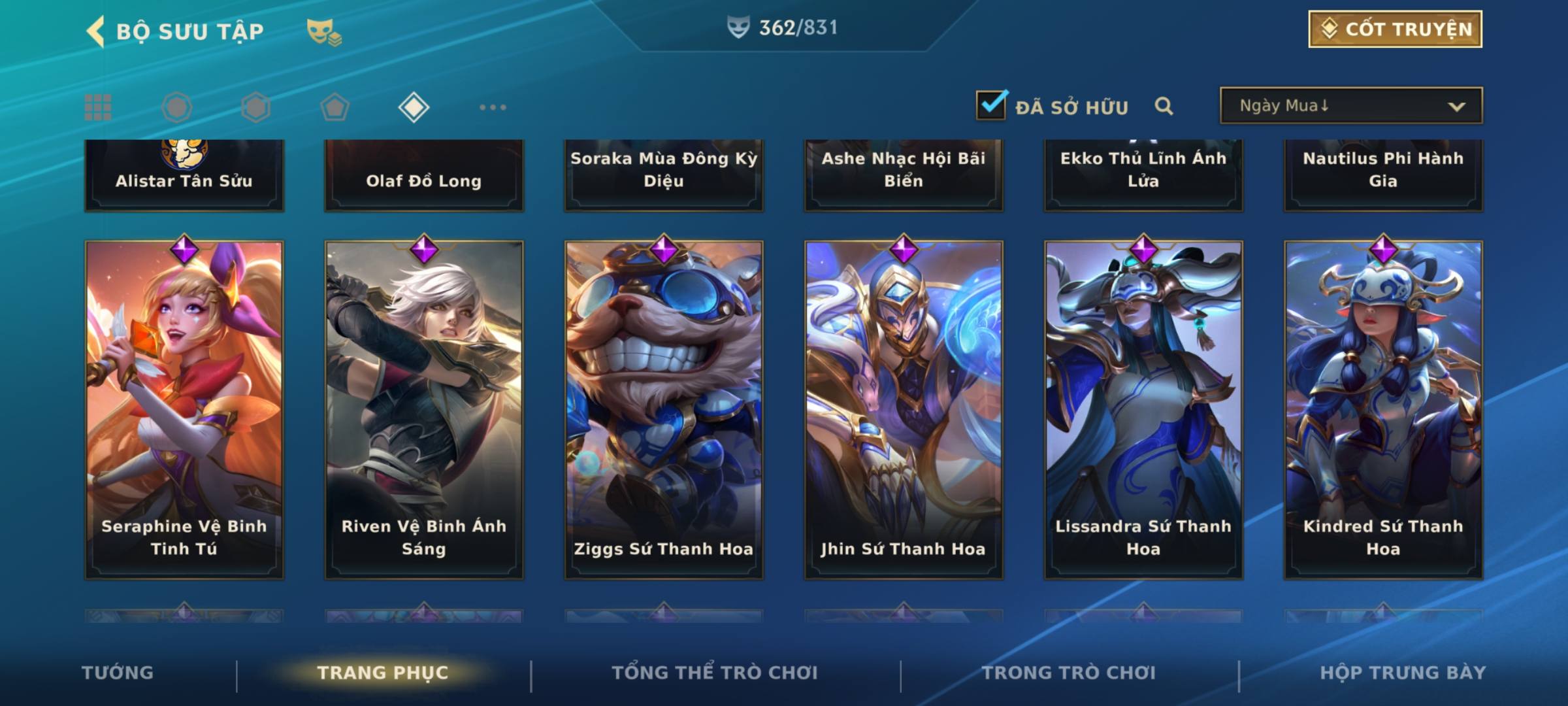The width and height of the screenshot is (1568, 706).
Task: Open the masks and coins icon
Action: point(324,33)
